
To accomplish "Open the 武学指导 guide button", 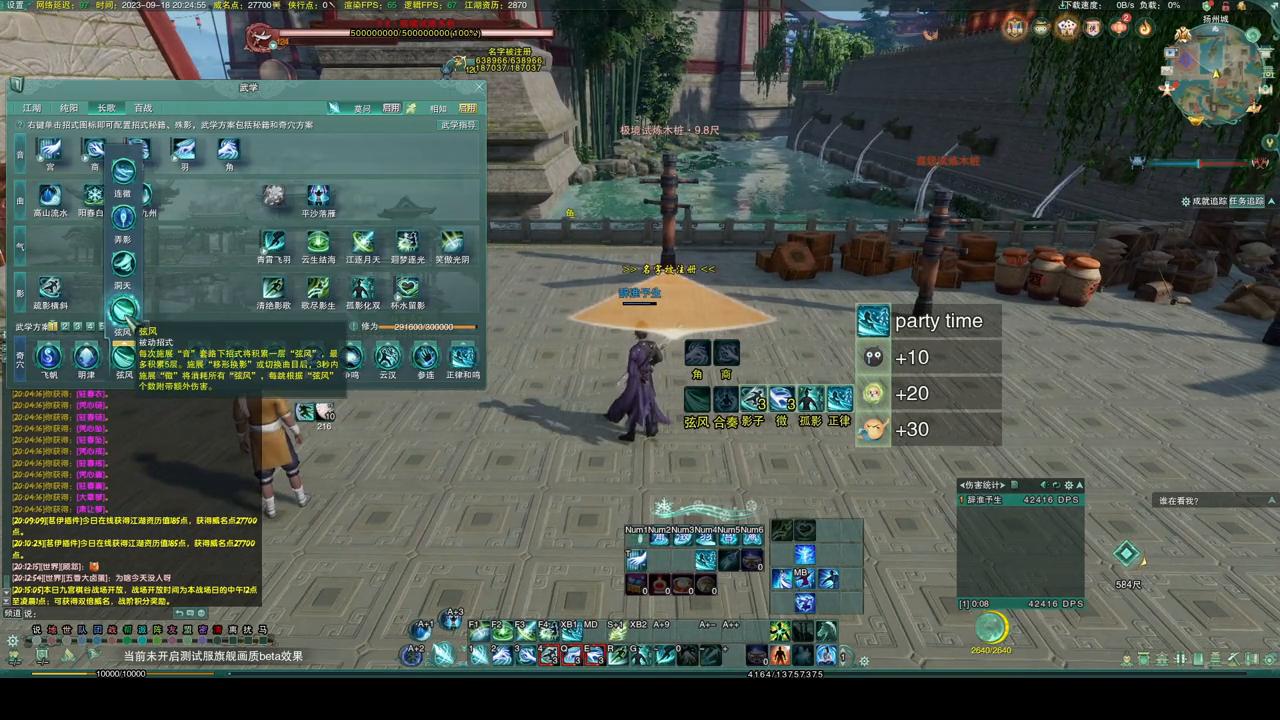I will [x=458, y=125].
